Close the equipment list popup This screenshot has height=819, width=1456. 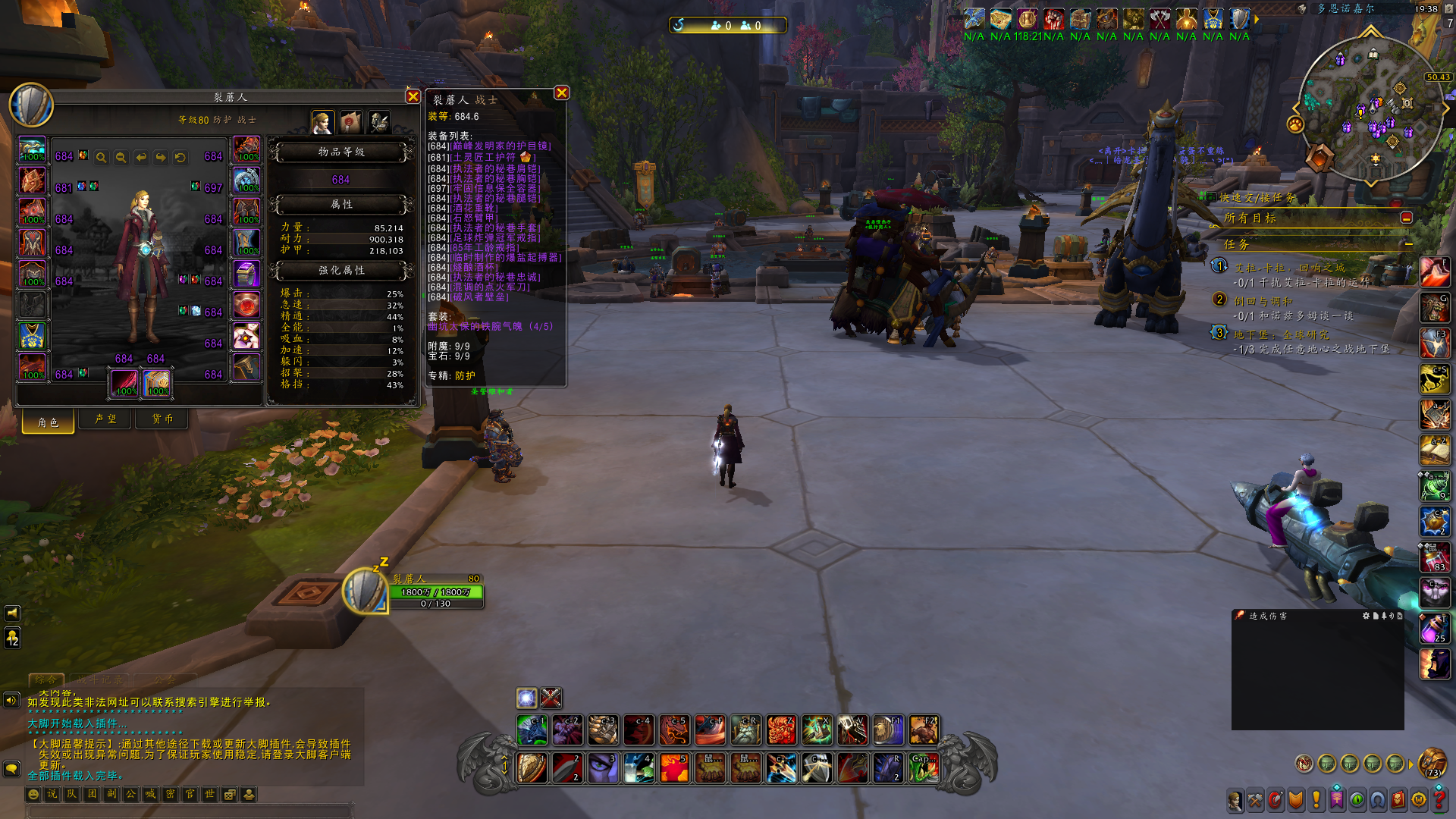coord(561,93)
